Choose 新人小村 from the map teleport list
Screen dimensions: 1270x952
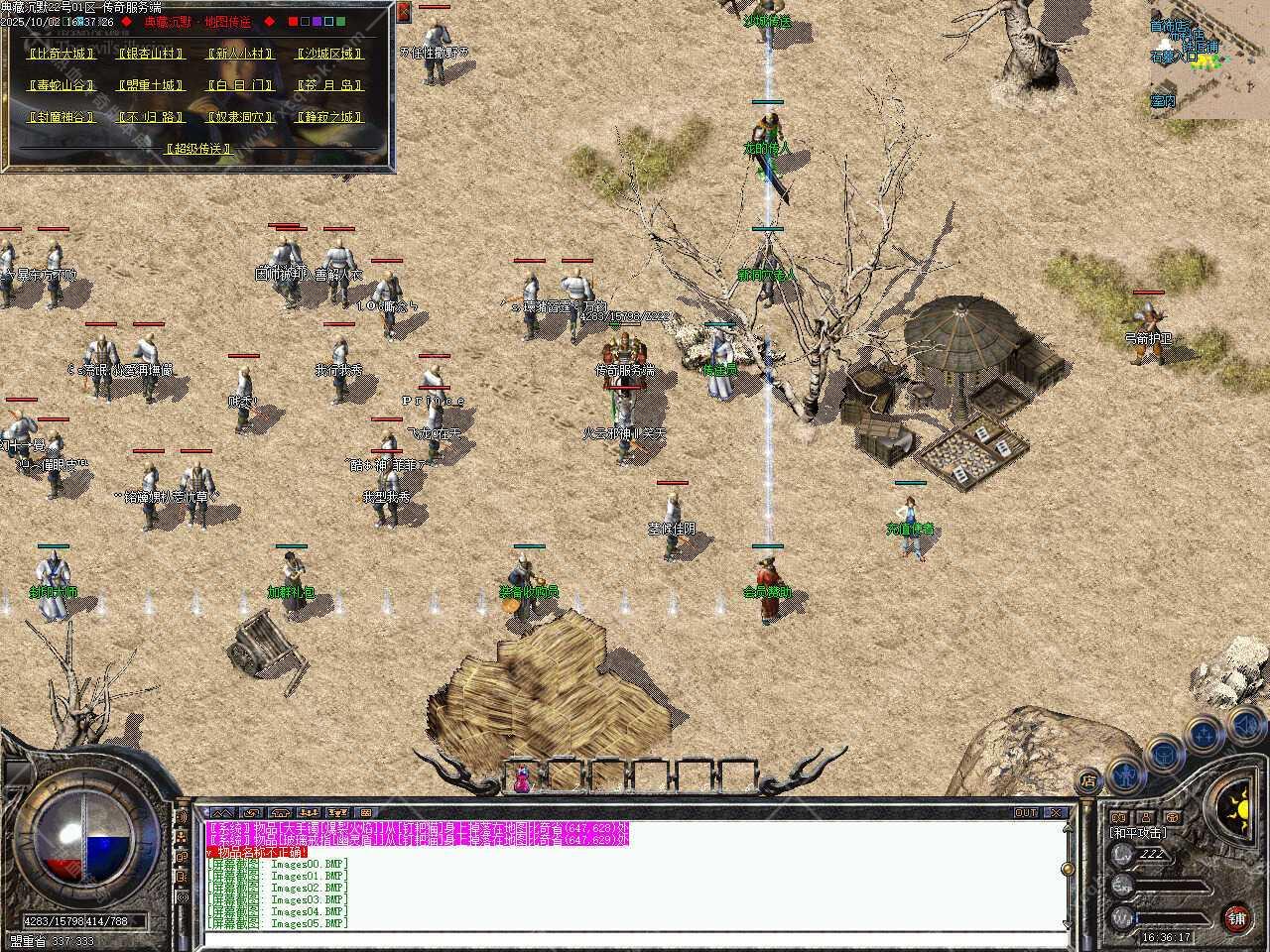click(x=239, y=54)
